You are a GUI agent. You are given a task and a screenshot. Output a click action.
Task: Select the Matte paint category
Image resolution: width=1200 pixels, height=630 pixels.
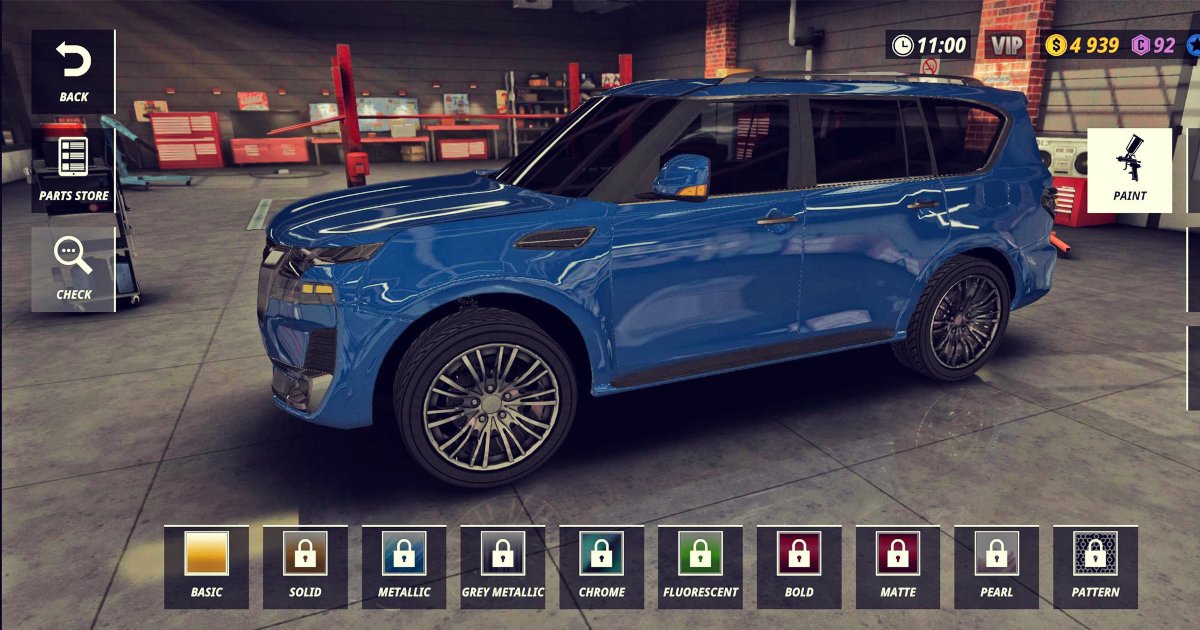pos(897,566)
